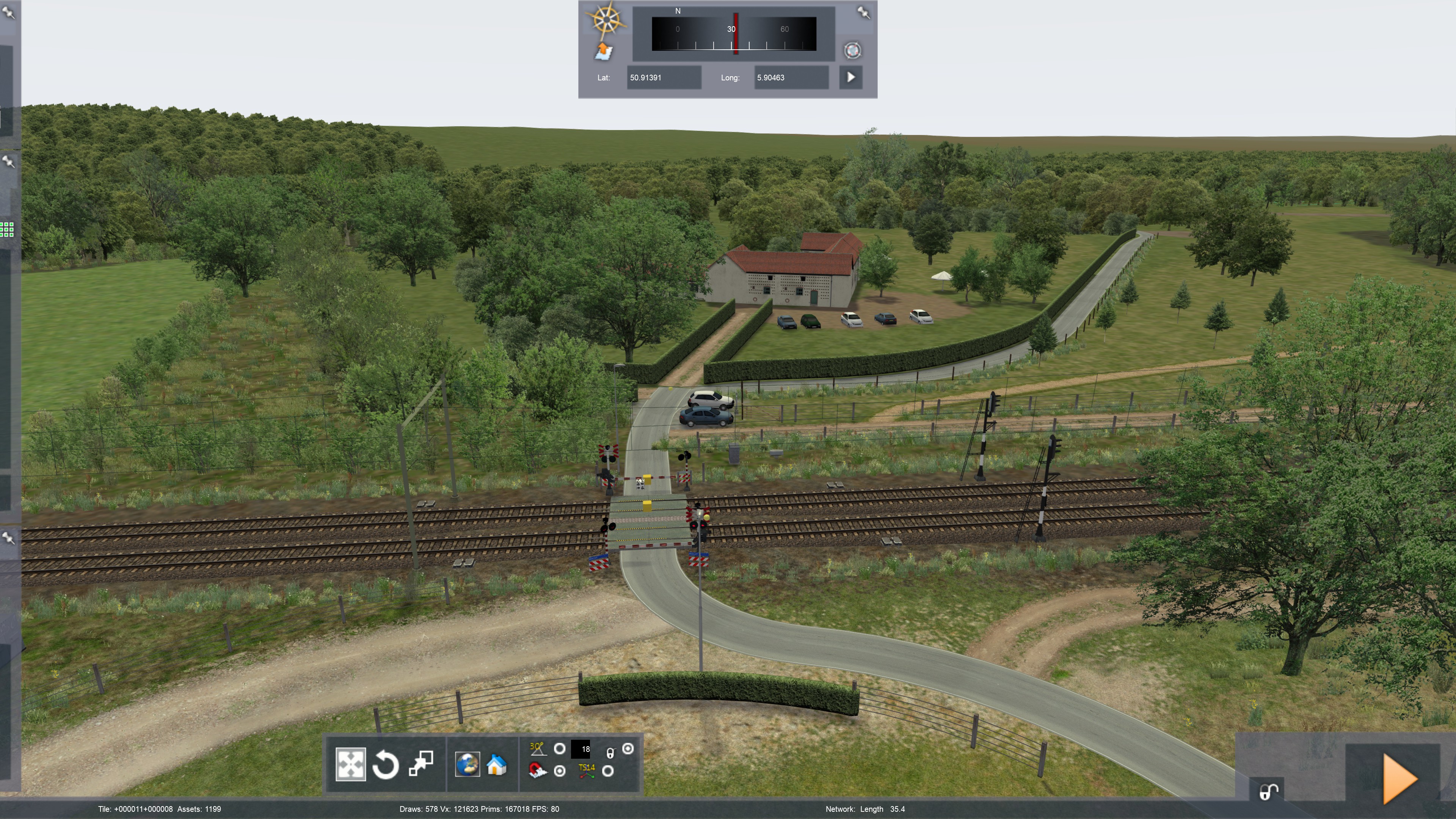The width and height of the screenshot is (1456, 819).
Task: Click the round target icon beside the compass
Action: coord(852,50)
